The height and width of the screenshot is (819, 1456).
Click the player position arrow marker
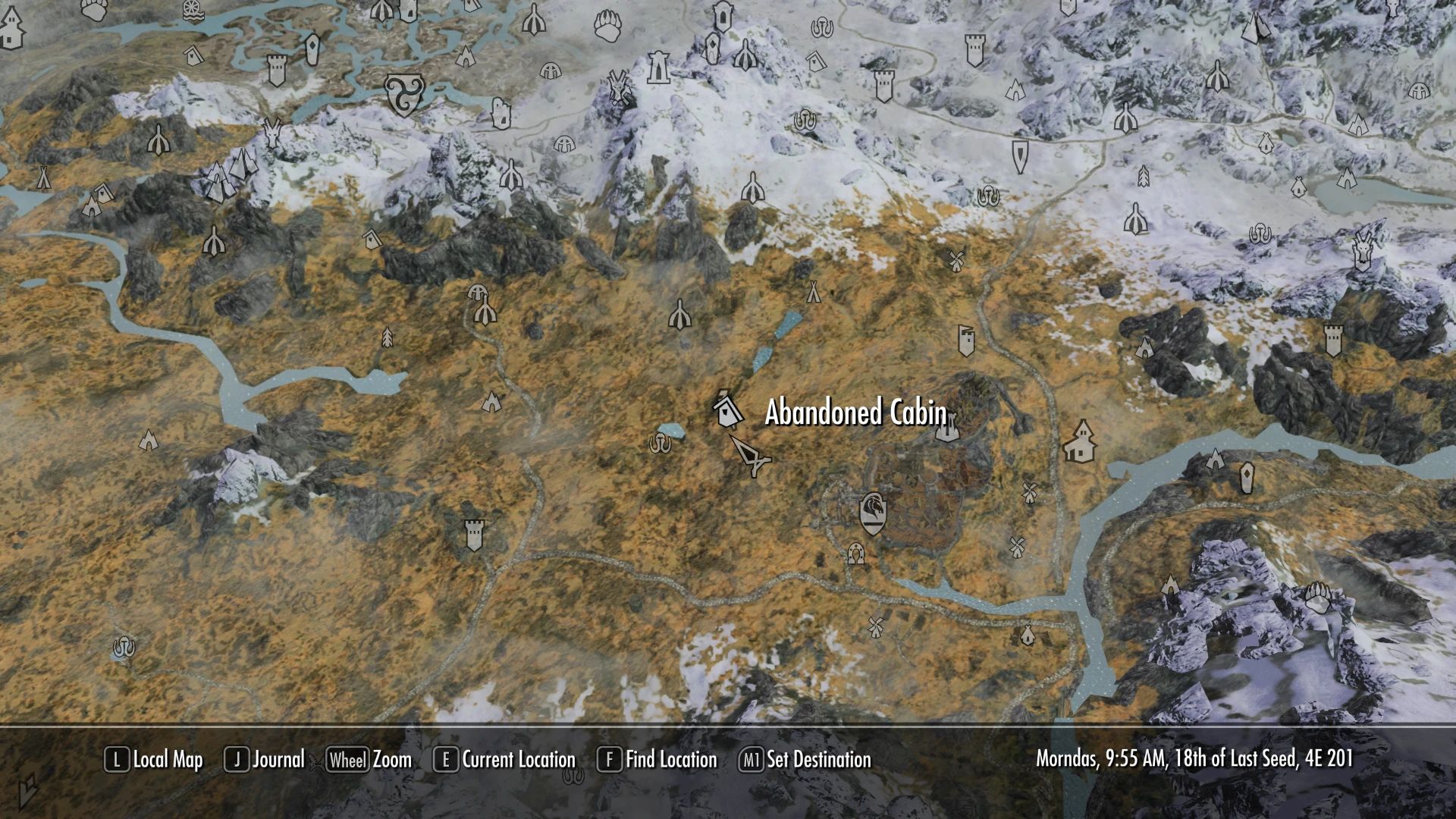pos(751,455)
